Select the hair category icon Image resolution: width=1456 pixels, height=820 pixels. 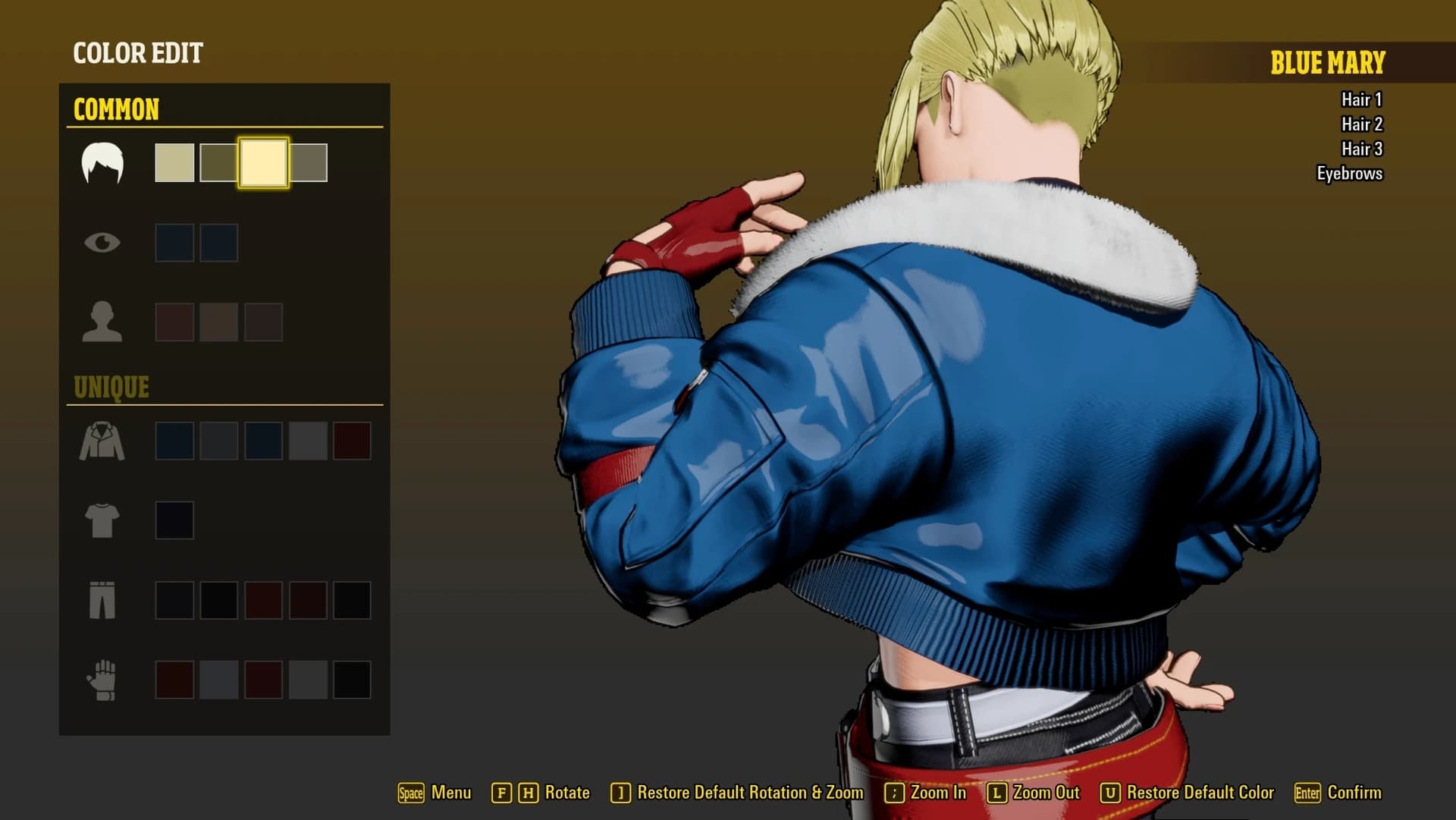pos(102,163)
